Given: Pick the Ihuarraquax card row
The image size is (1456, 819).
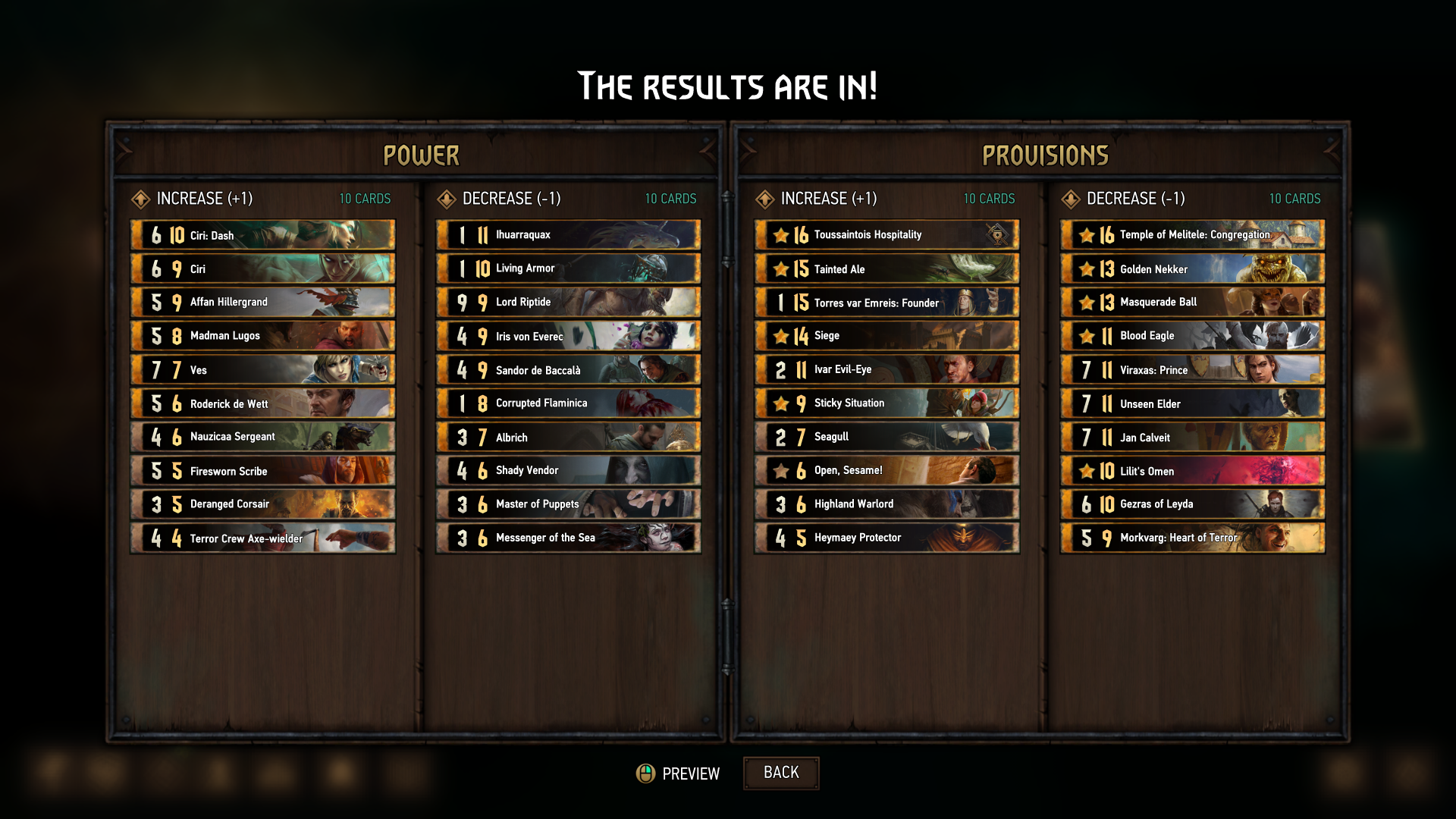Looking at the screenshot, I should (568, 235).
